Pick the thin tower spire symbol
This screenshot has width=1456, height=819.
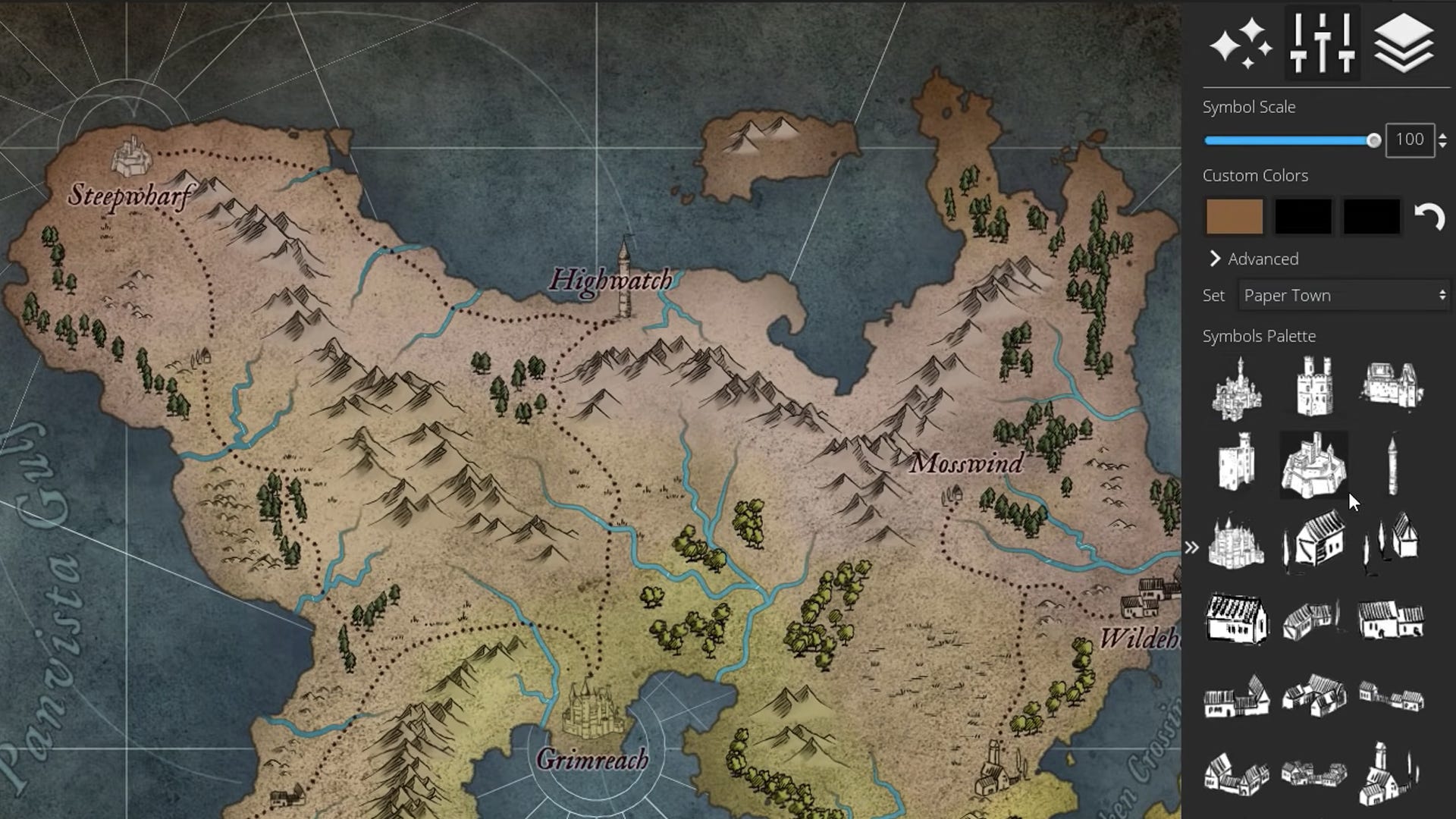click(1392, 463)
